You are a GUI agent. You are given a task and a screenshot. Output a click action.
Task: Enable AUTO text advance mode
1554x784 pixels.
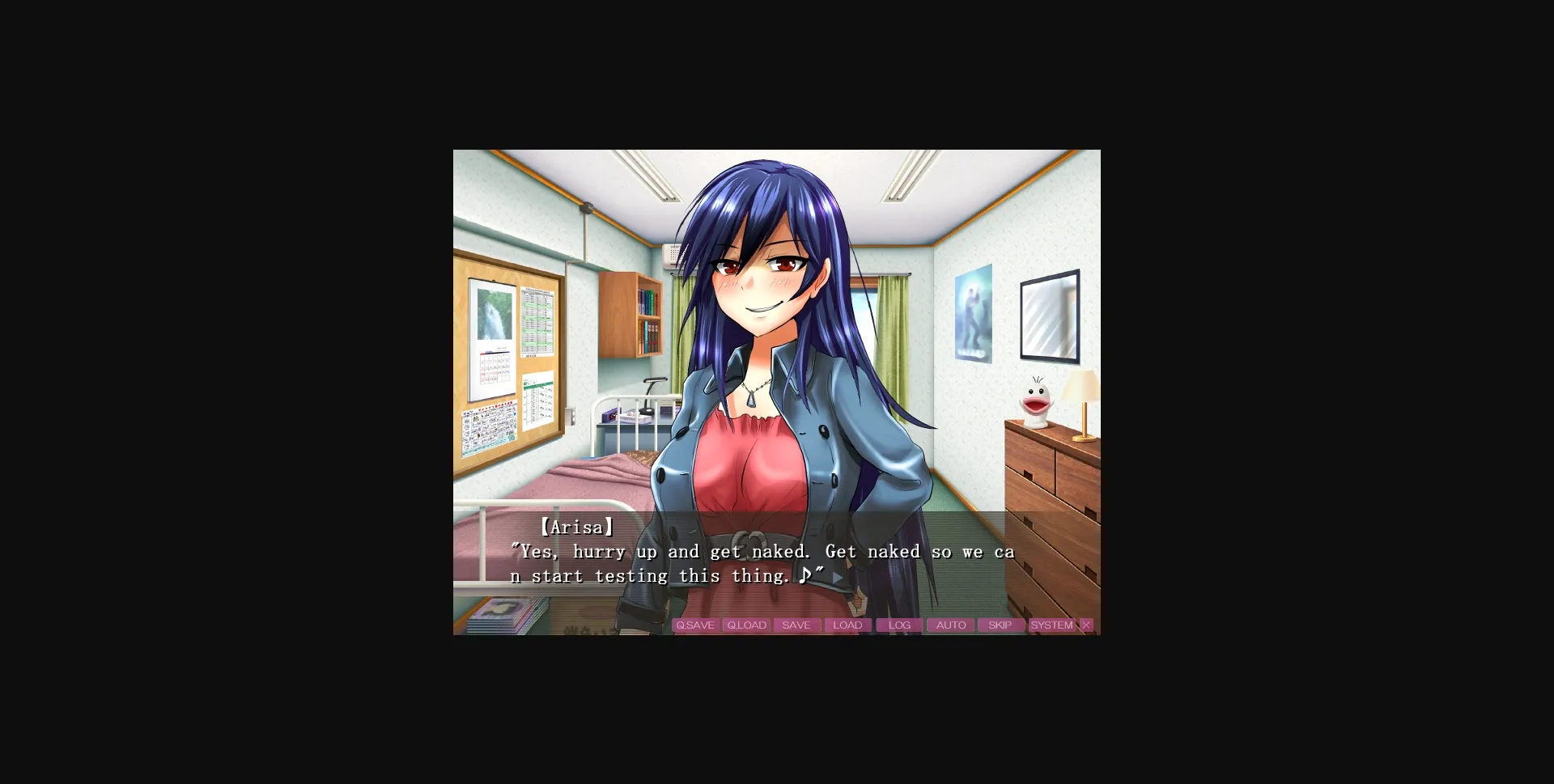click(x=949, y=625)
